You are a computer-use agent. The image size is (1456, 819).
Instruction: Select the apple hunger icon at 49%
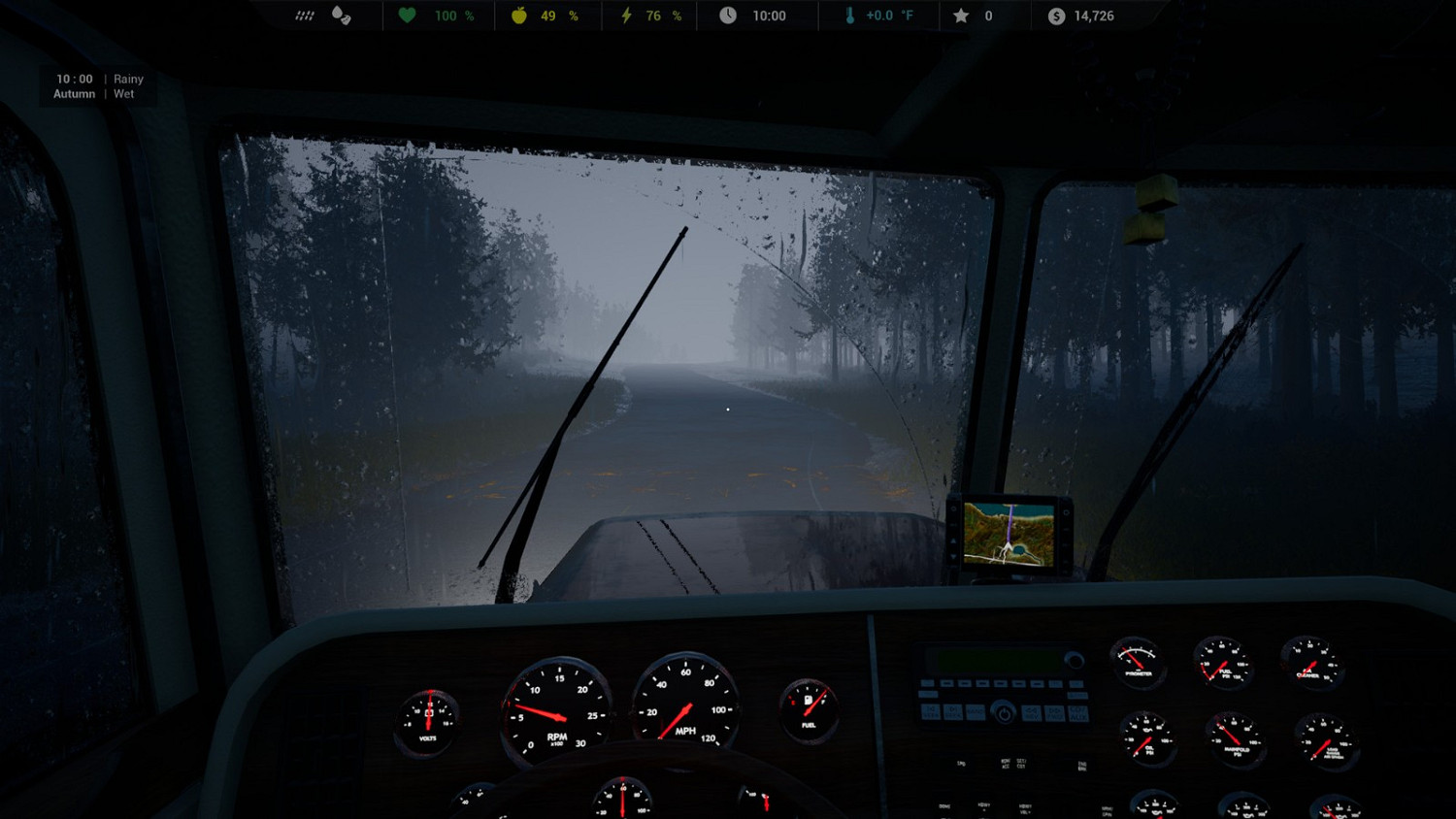point(517,16)
